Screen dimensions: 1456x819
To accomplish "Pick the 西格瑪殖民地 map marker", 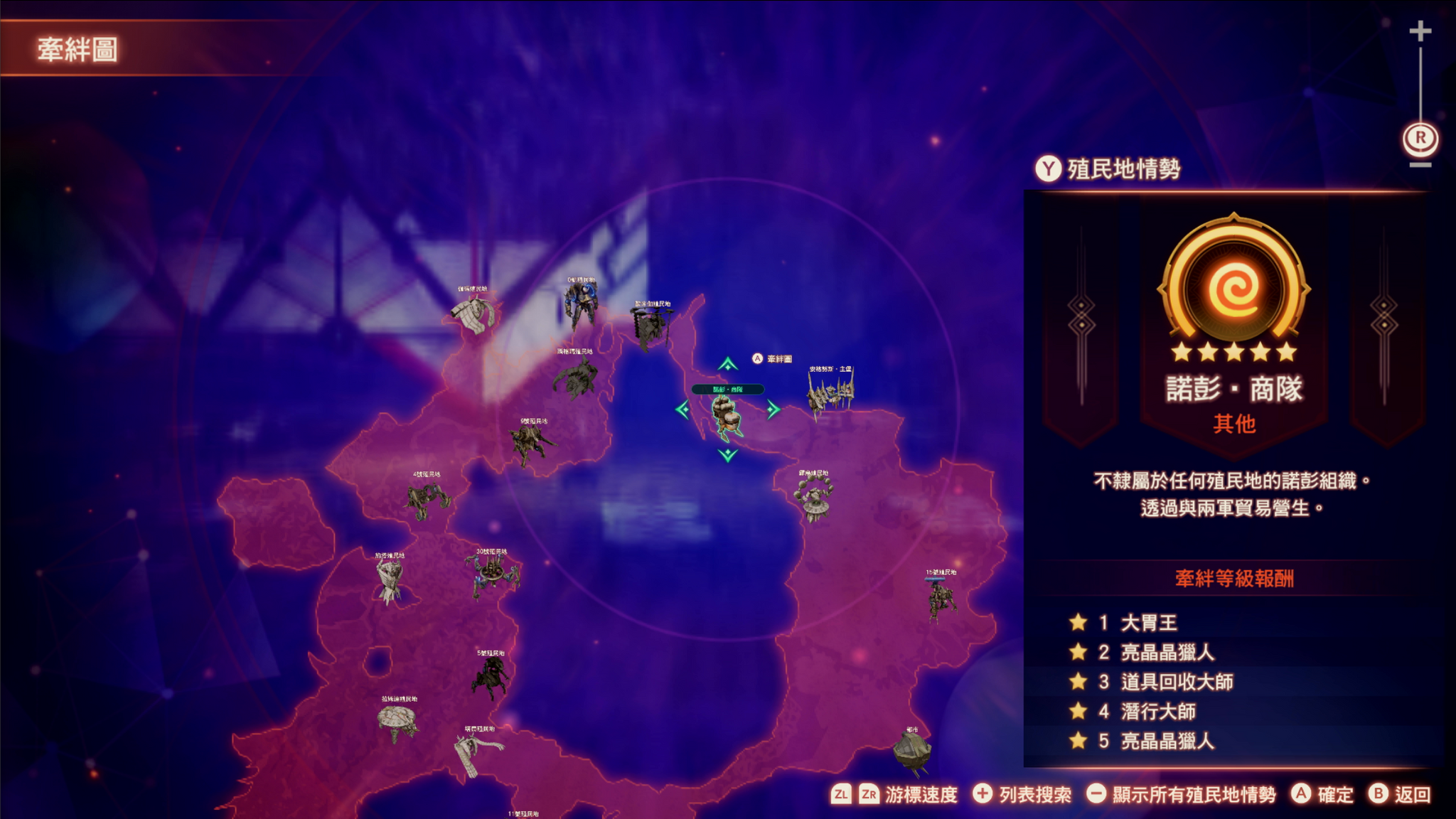I will (x=576, y=377).
